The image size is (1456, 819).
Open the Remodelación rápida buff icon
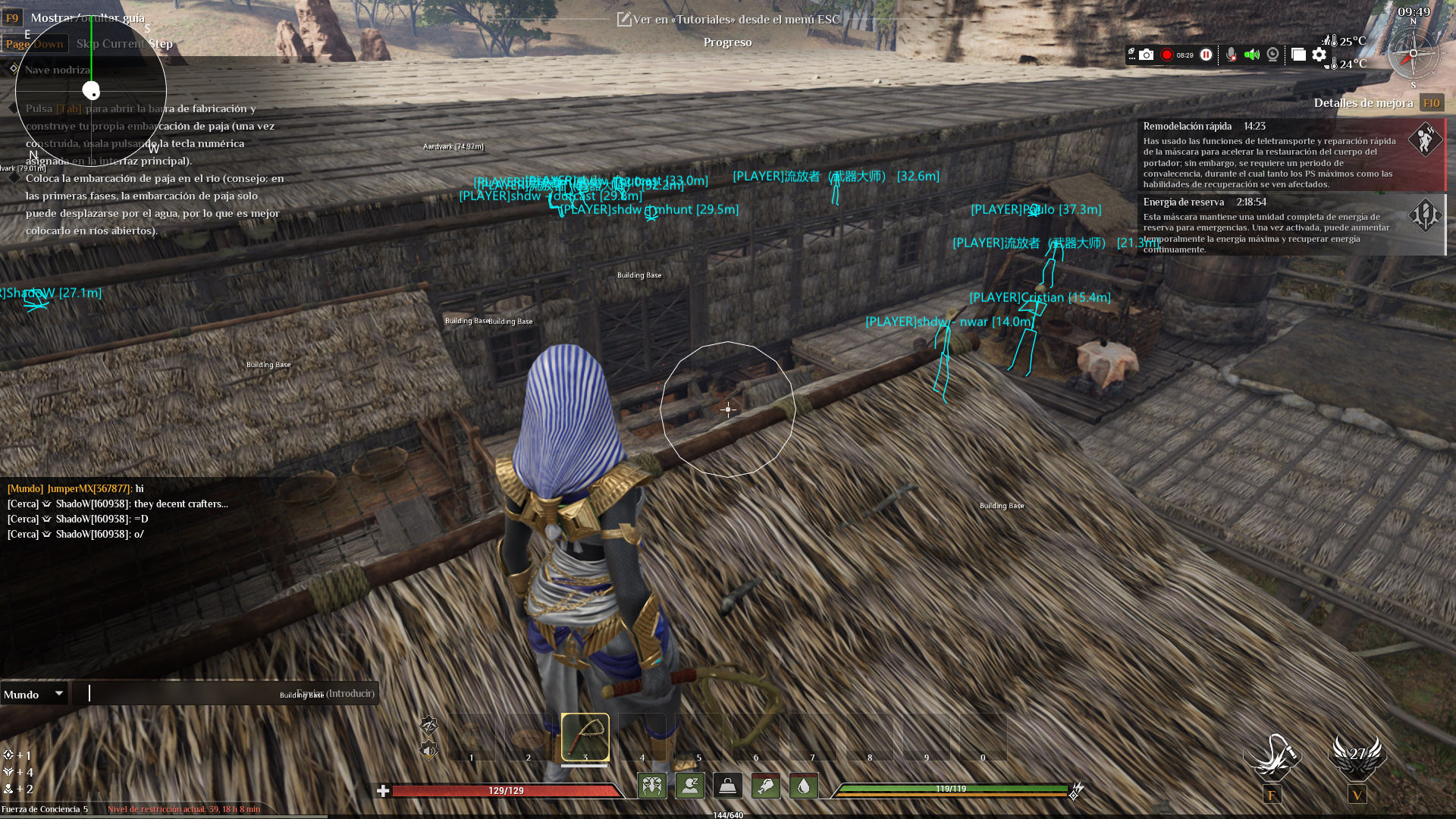pyautogui.click(x=1426, y=140)
